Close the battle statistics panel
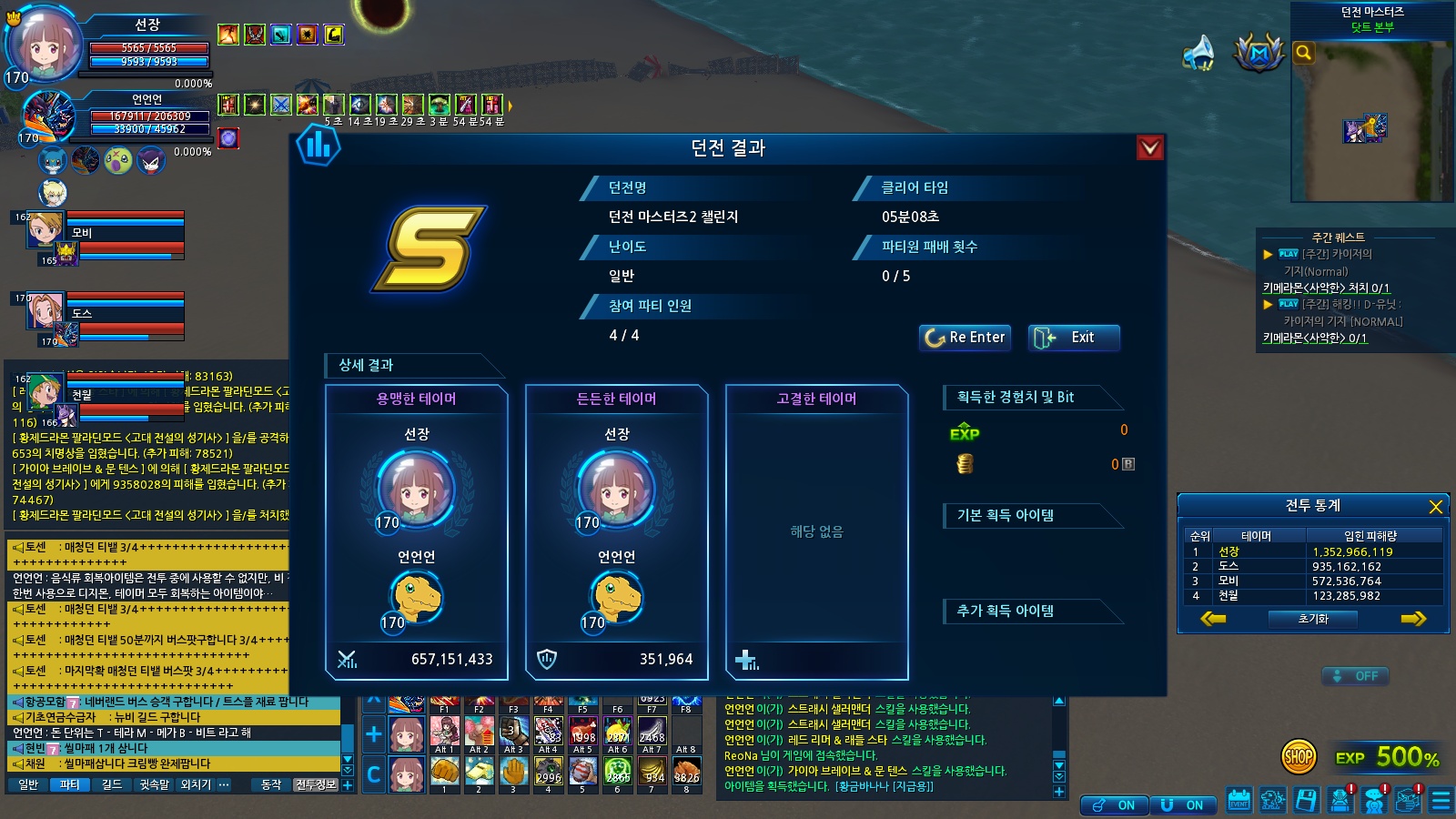 [1435, 507]
